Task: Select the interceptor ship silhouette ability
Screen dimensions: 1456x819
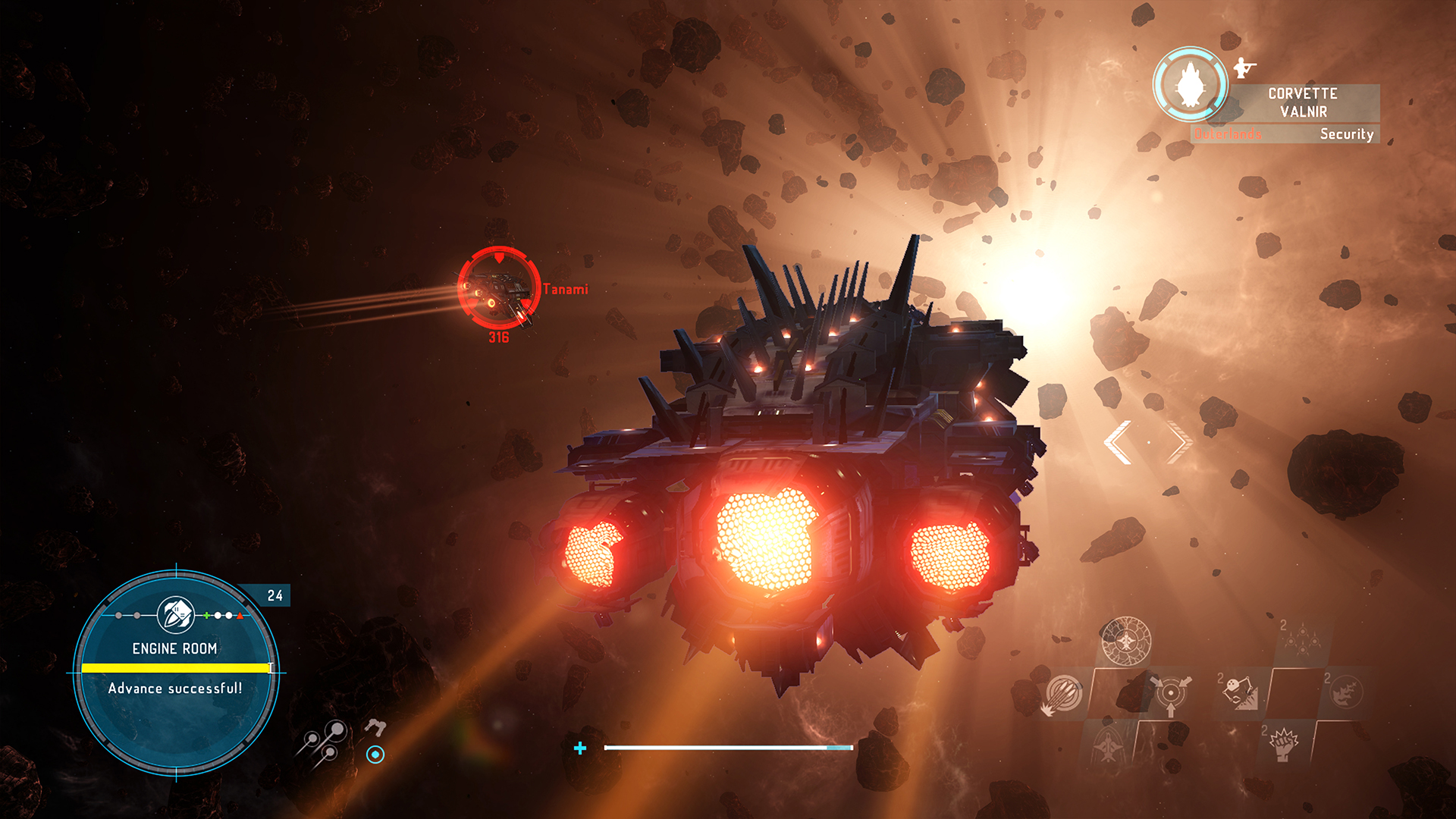Action: (1108, 748)
